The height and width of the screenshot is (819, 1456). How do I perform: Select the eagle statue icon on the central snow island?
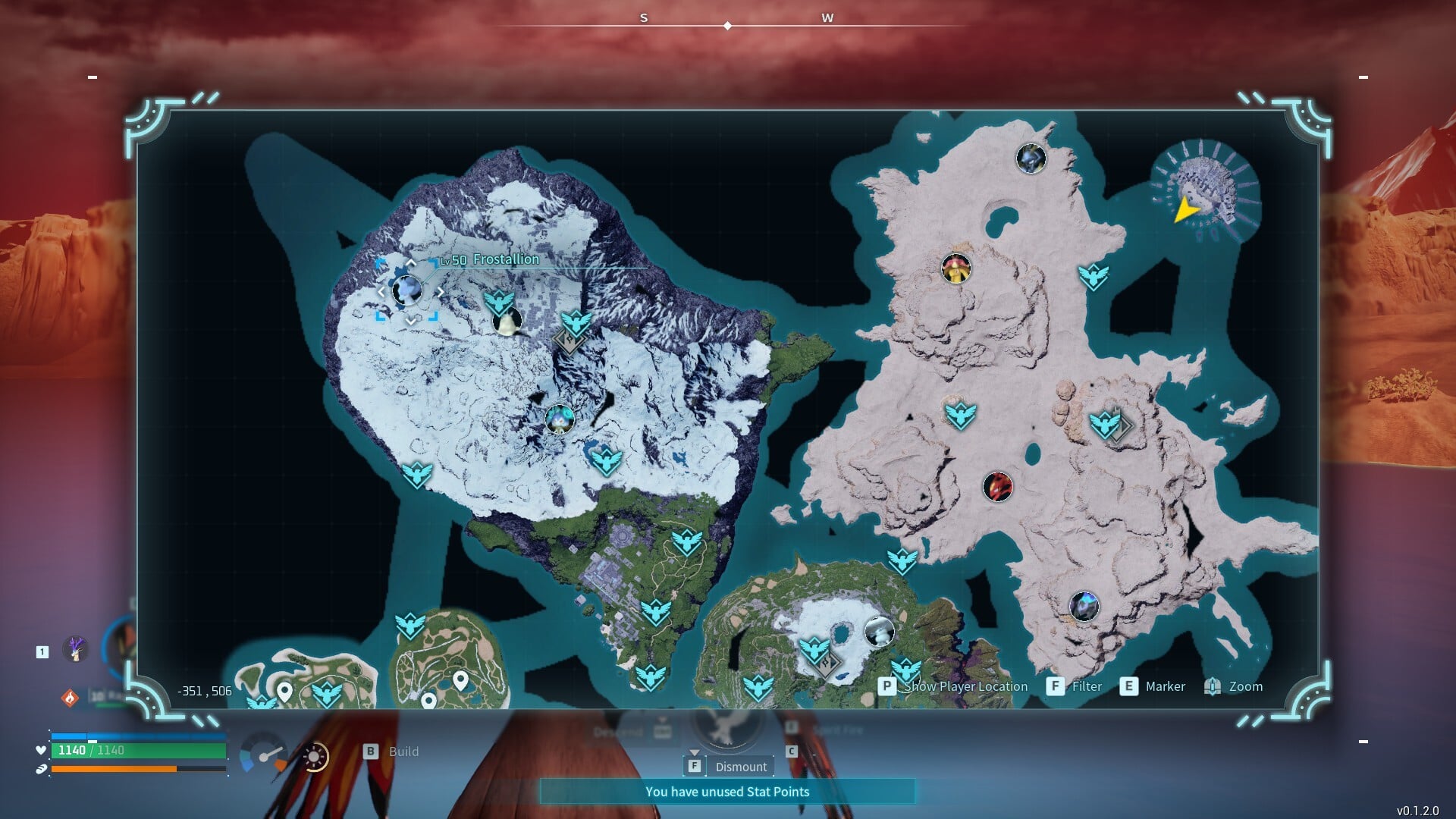point(607,460)
